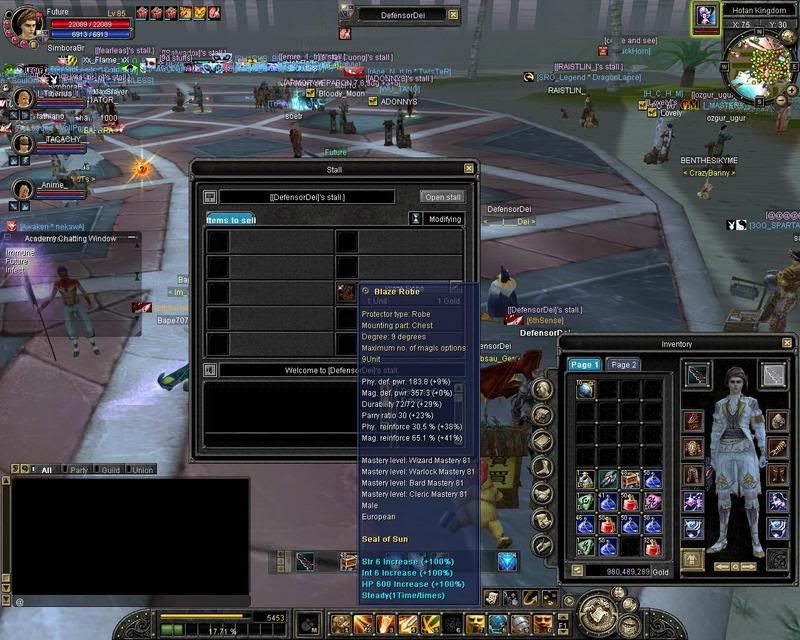Select the Items to sell tab
The height and width of the screenshot is (640, 800).
(231, 219)
